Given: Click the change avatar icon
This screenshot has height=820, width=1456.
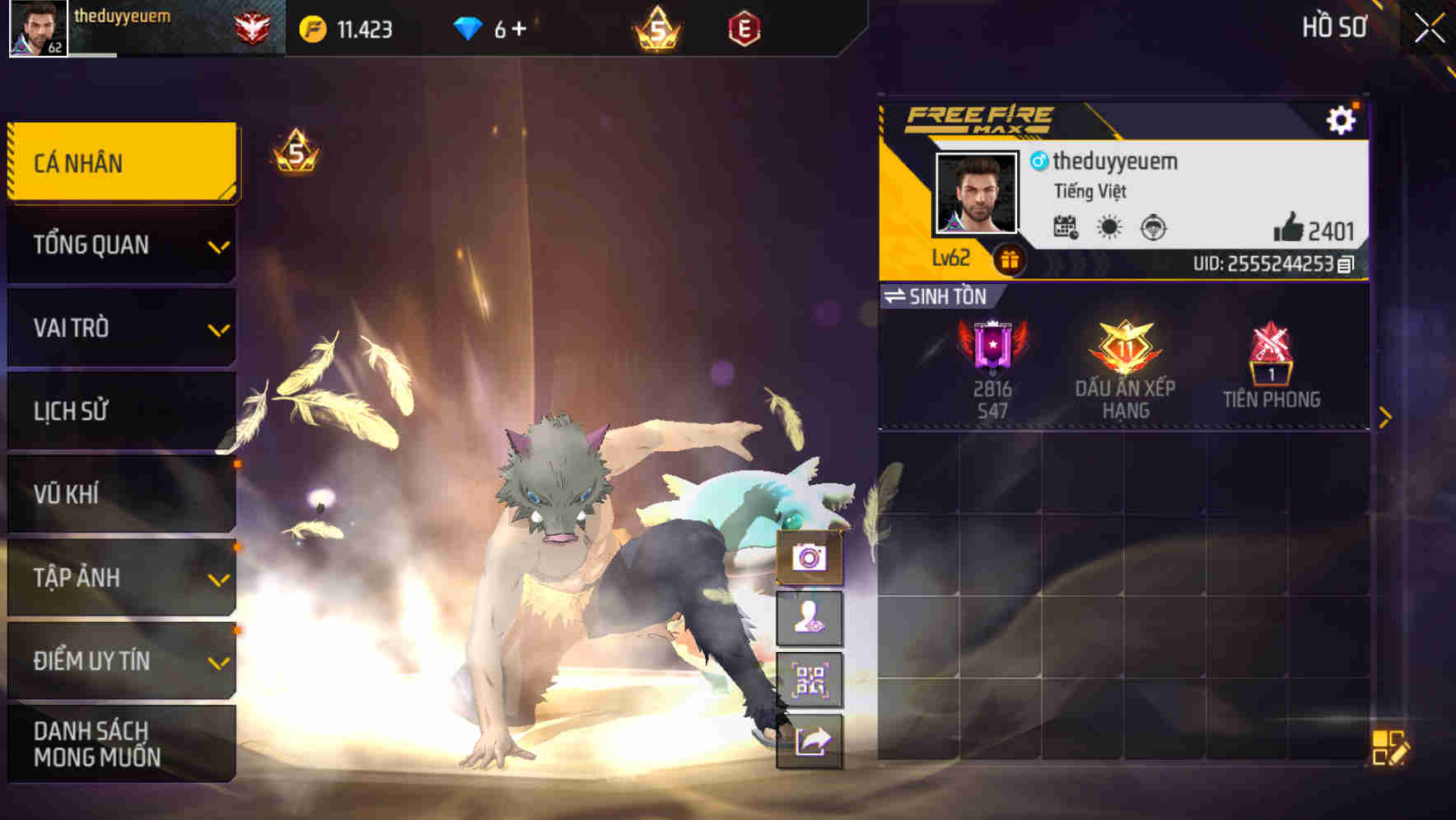Looking at the screenshot, I should 810,619.
